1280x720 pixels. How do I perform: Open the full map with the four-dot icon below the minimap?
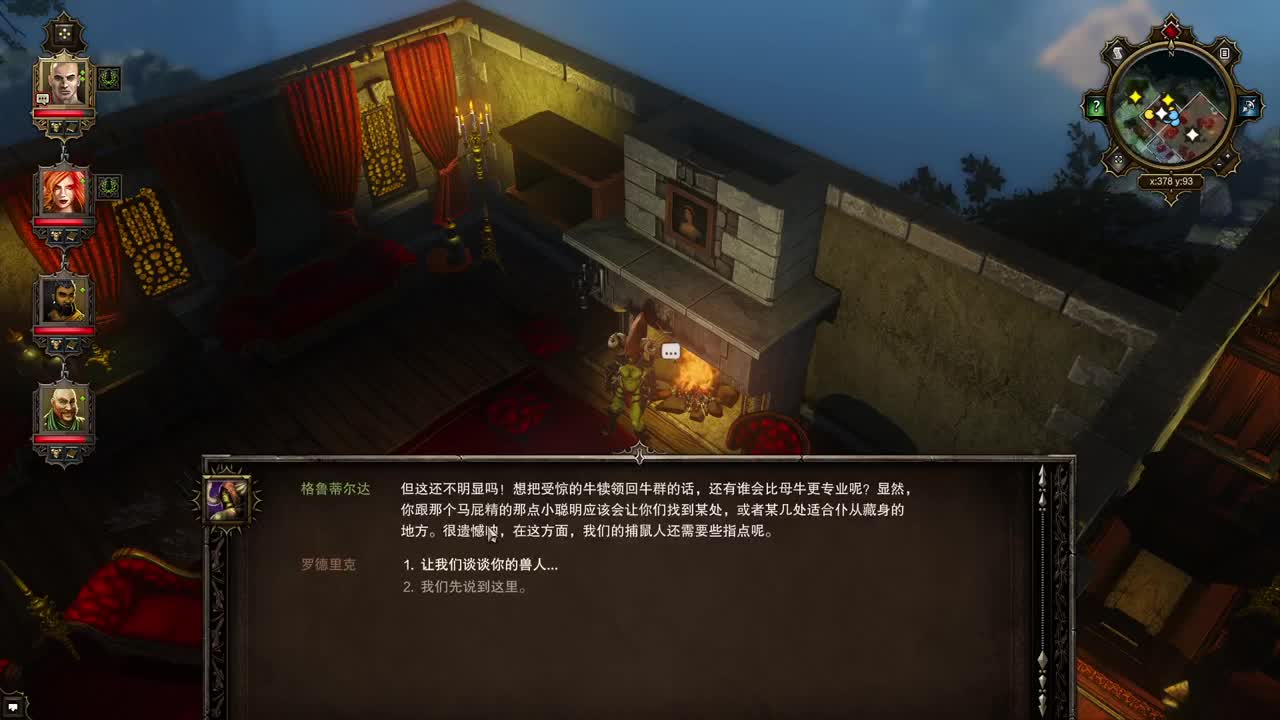pyautogui.click(x=1118, y=160)
